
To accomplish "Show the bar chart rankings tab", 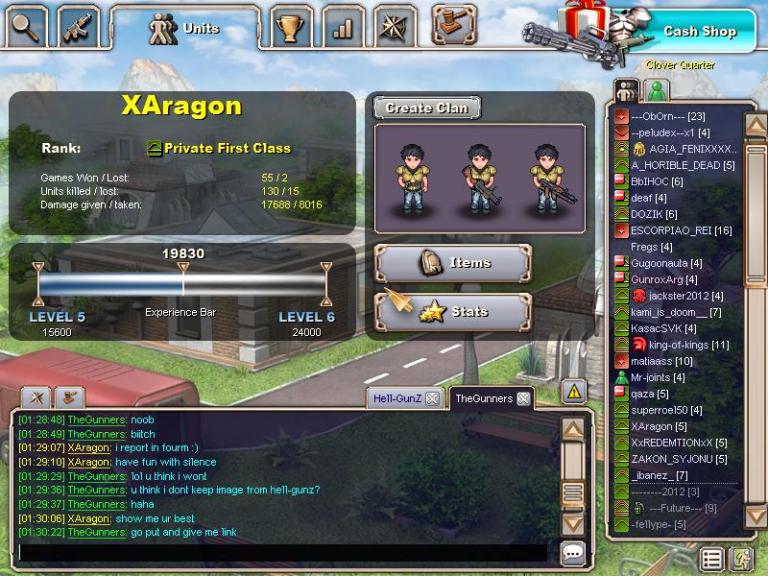I will (x=343, y=27).
